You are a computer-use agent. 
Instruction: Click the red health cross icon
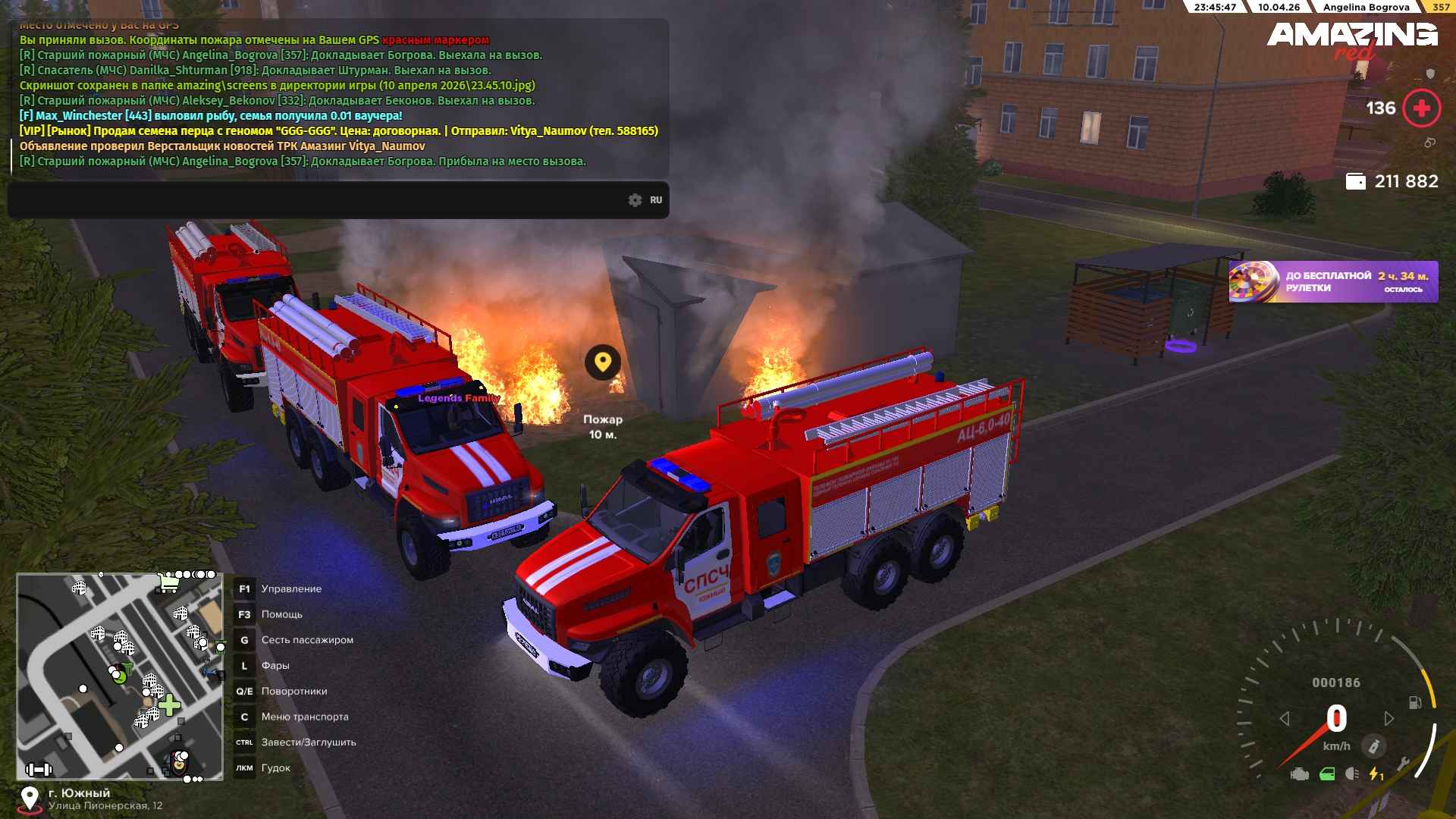[x=1421, y=108]
